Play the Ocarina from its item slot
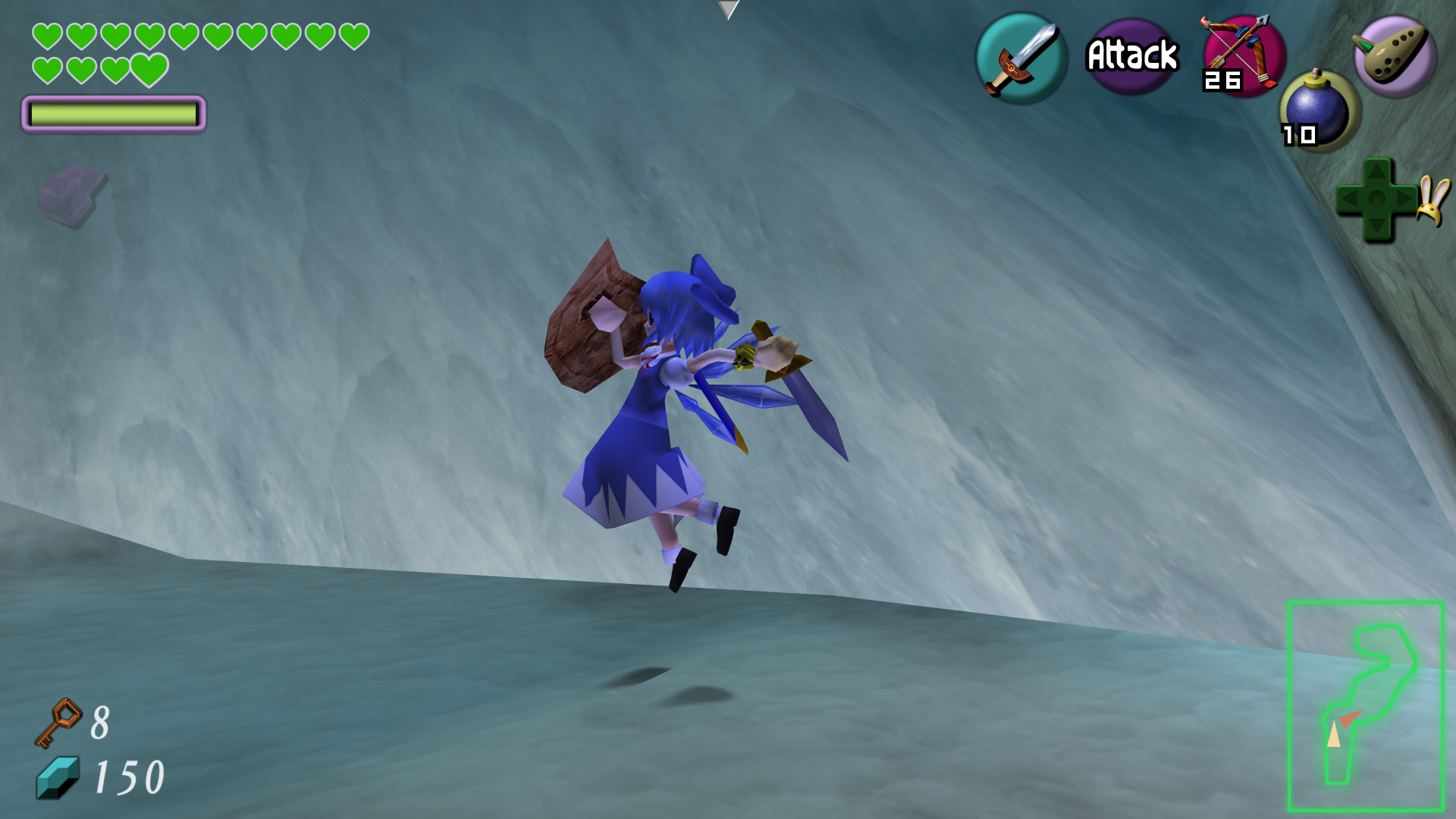The width and height of the screenshot is (1456, 819). coord(1395,57)
